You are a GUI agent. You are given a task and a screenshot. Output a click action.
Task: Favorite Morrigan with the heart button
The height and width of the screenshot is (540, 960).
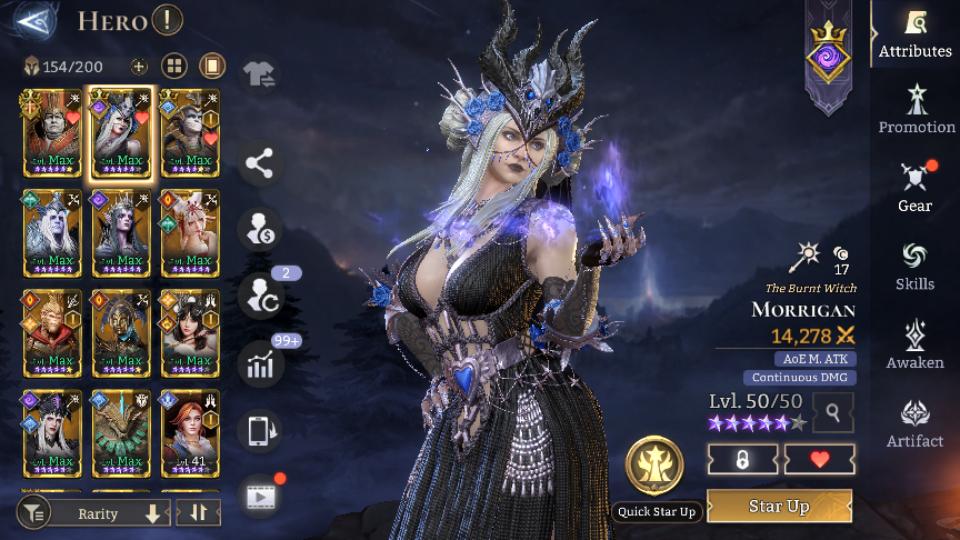click(x=820, y=459)
